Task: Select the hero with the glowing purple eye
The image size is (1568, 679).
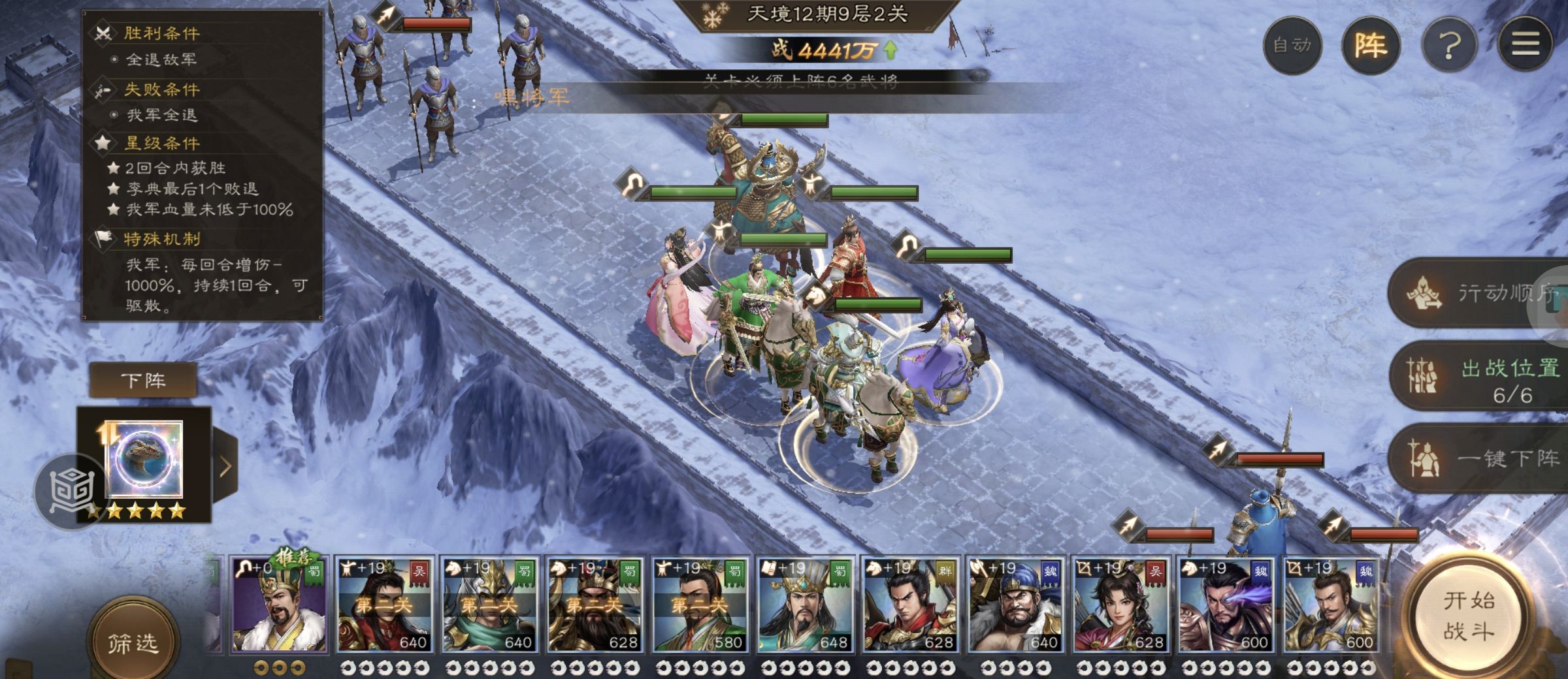Action: [x=1226, y=605]
